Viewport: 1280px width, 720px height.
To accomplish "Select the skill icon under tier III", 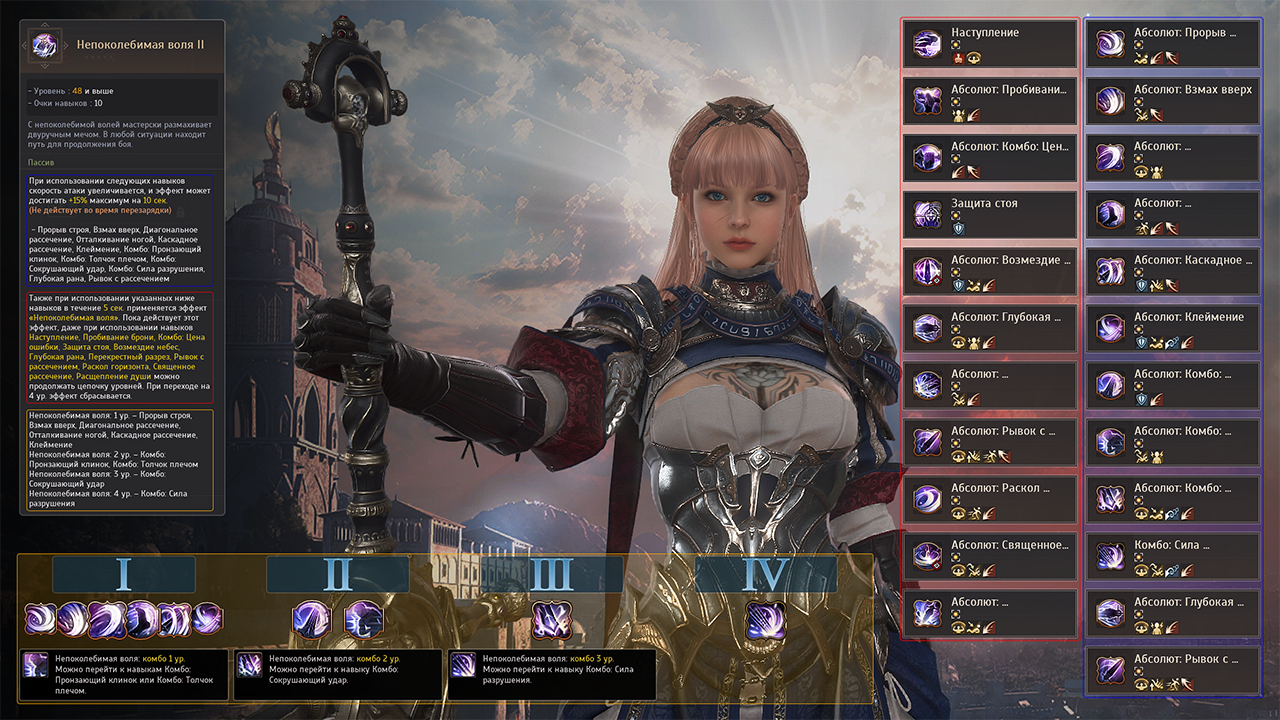I will 551,620.
